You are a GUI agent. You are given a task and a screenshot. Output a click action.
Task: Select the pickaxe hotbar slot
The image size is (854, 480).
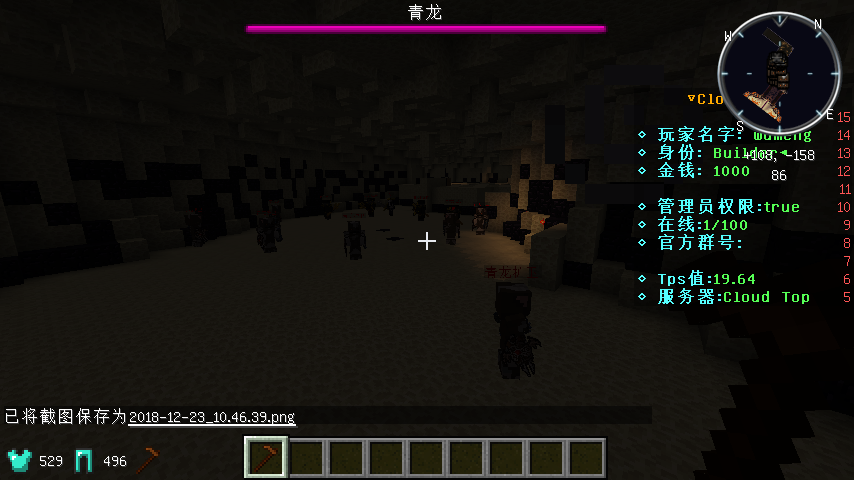click(x=266, y=458)
